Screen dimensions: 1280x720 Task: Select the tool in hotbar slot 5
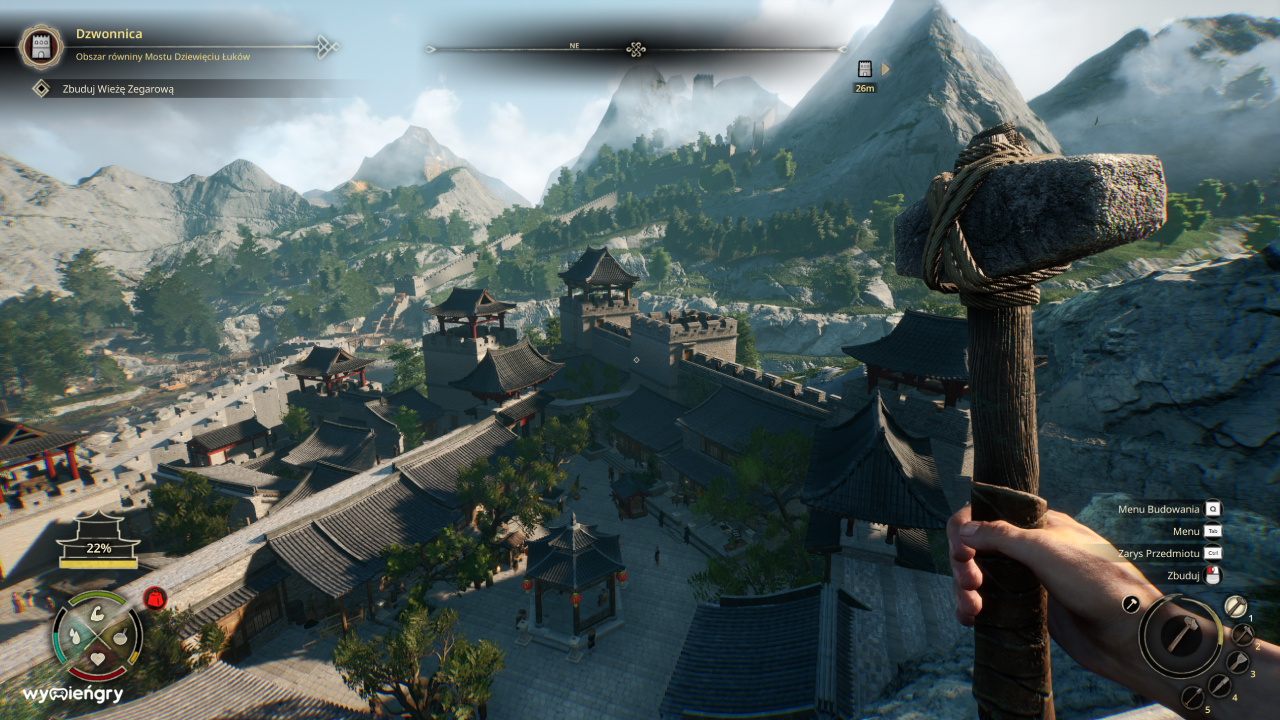point(1193,697)
